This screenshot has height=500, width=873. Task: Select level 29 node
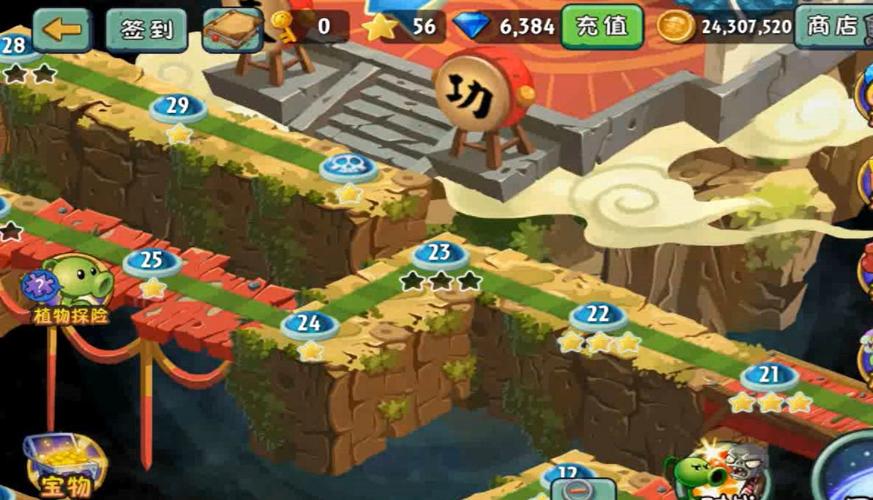tap(178, 106)
